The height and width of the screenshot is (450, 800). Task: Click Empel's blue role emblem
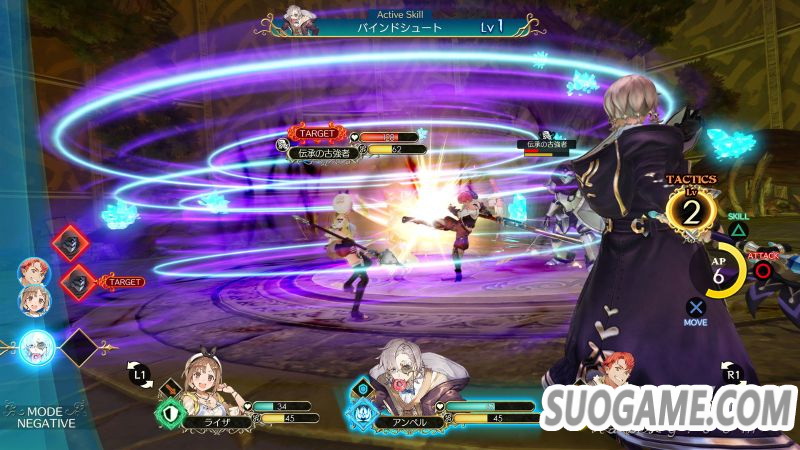point(362,412)
